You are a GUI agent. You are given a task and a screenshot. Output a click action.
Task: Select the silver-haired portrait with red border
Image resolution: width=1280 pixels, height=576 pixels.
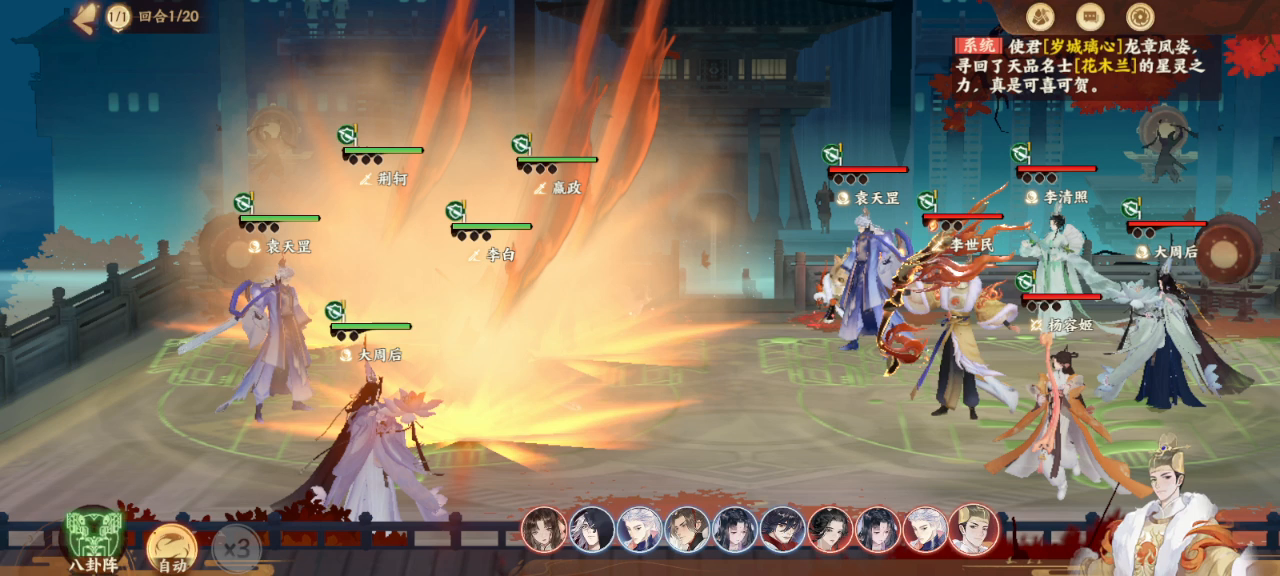click(x=926, y=530)
